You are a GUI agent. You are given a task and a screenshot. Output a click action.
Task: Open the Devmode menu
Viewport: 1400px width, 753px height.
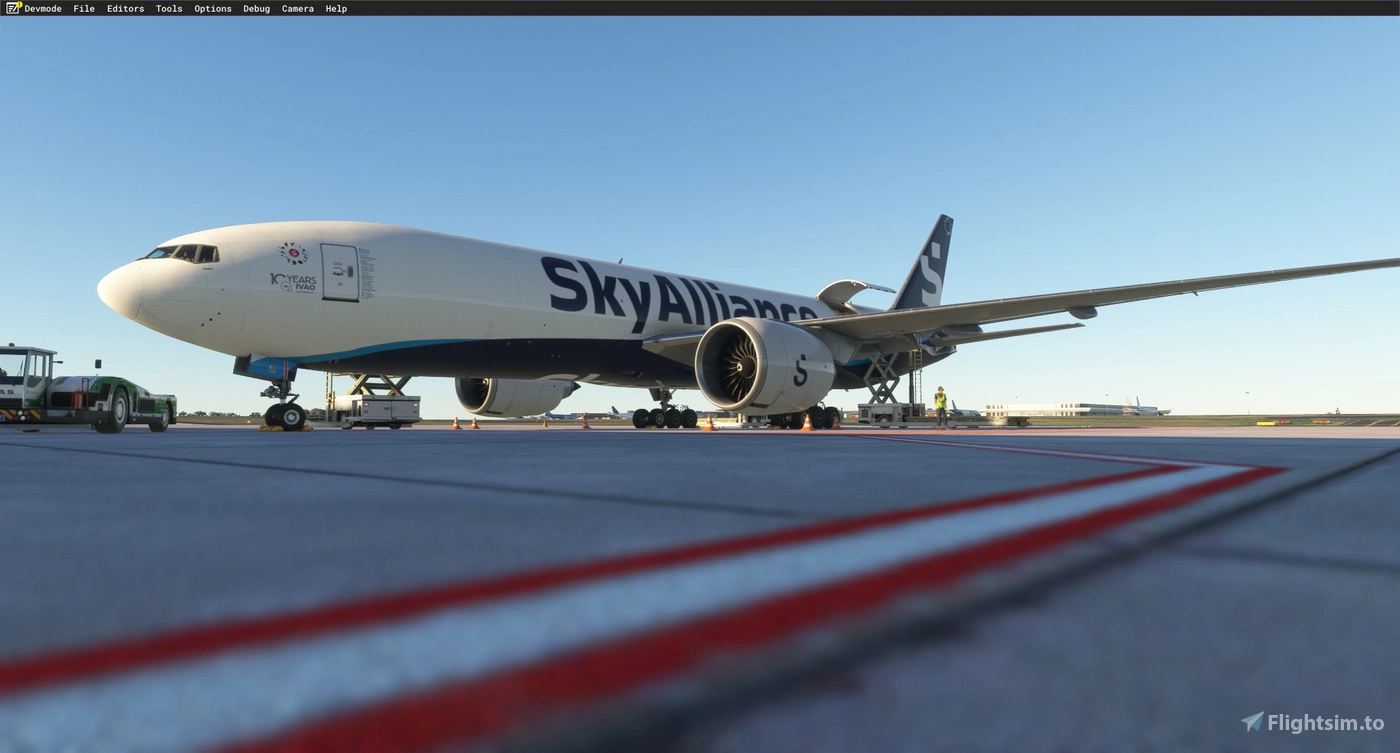click(x=43, y=8)
